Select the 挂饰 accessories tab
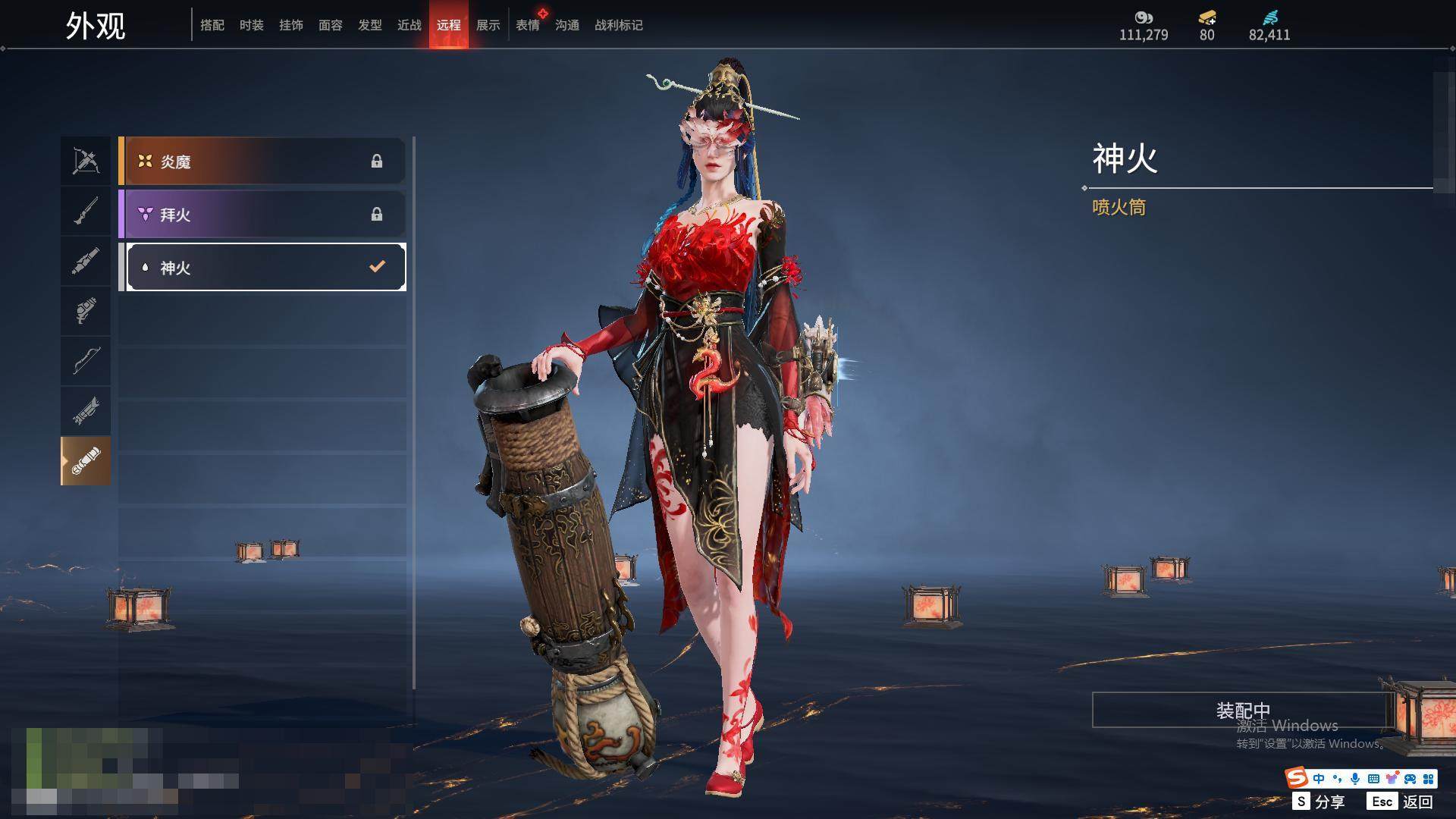This screenshot has width=1456, height=819. click(290, 25)
